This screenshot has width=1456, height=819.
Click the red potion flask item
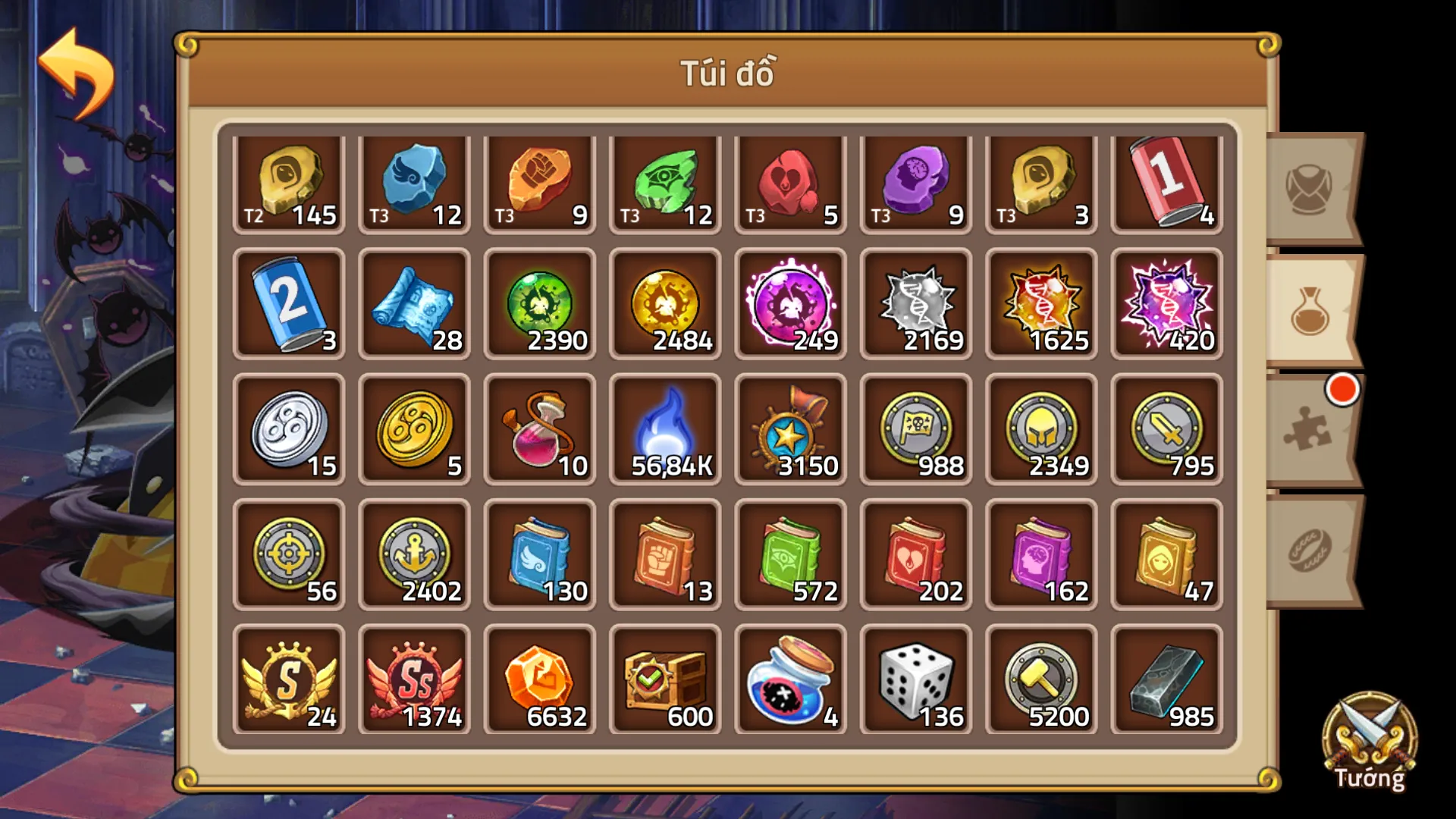539,429
